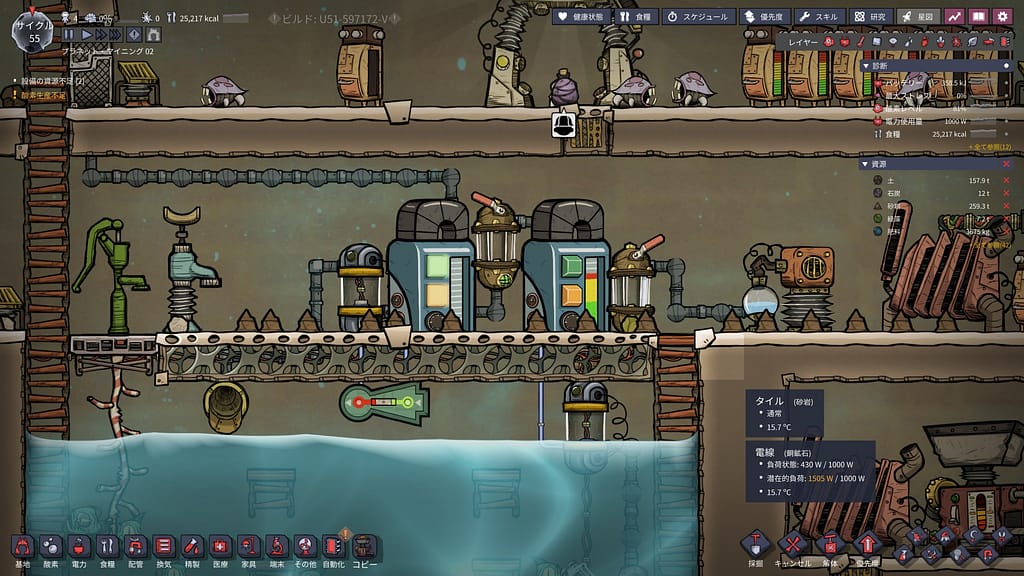Open the book-icon database button
Image resolution: width=1024 pixels, height=576 pixels.
click(978, 16)
